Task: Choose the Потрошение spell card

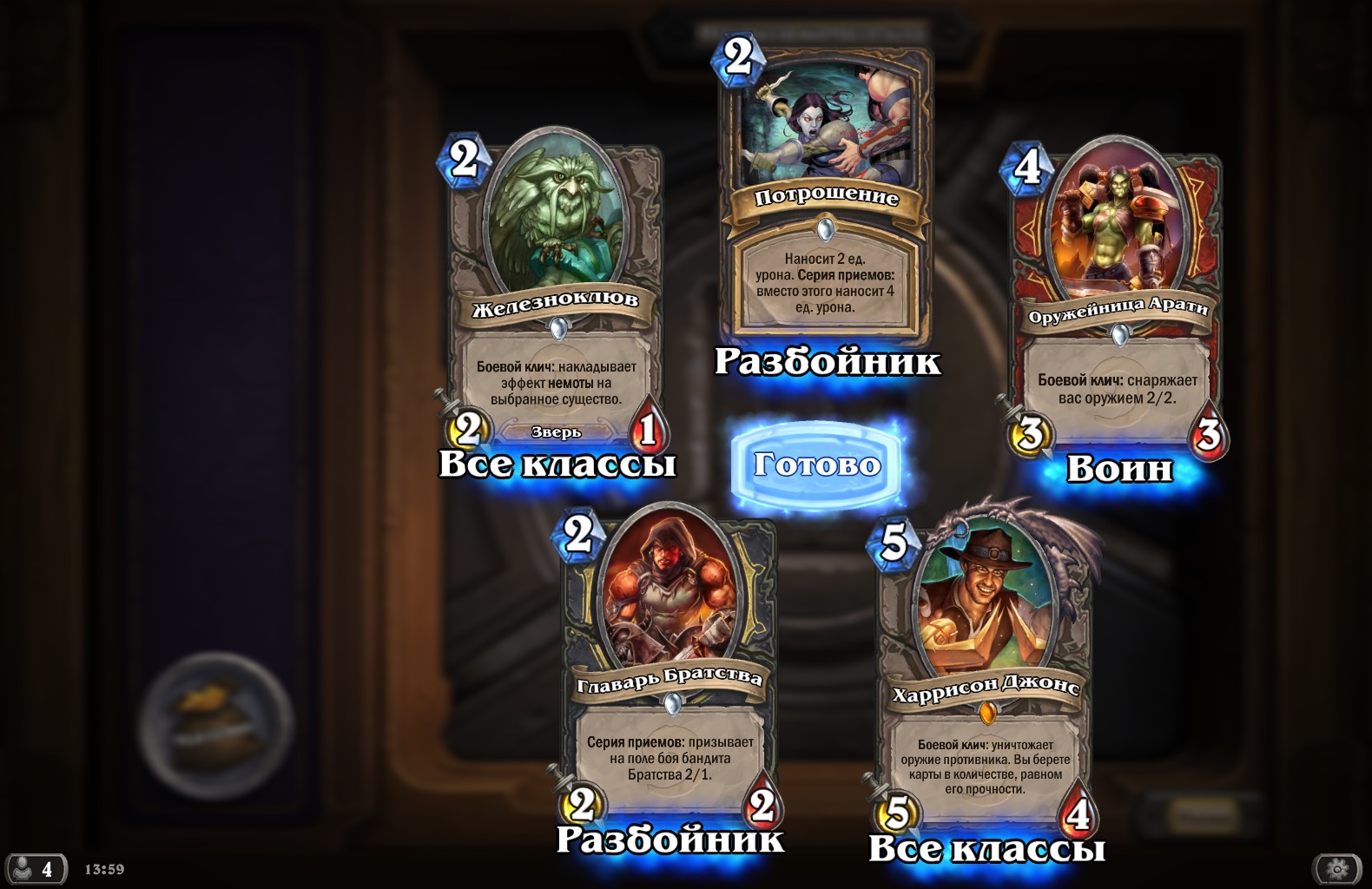Action: coord(826,191)
